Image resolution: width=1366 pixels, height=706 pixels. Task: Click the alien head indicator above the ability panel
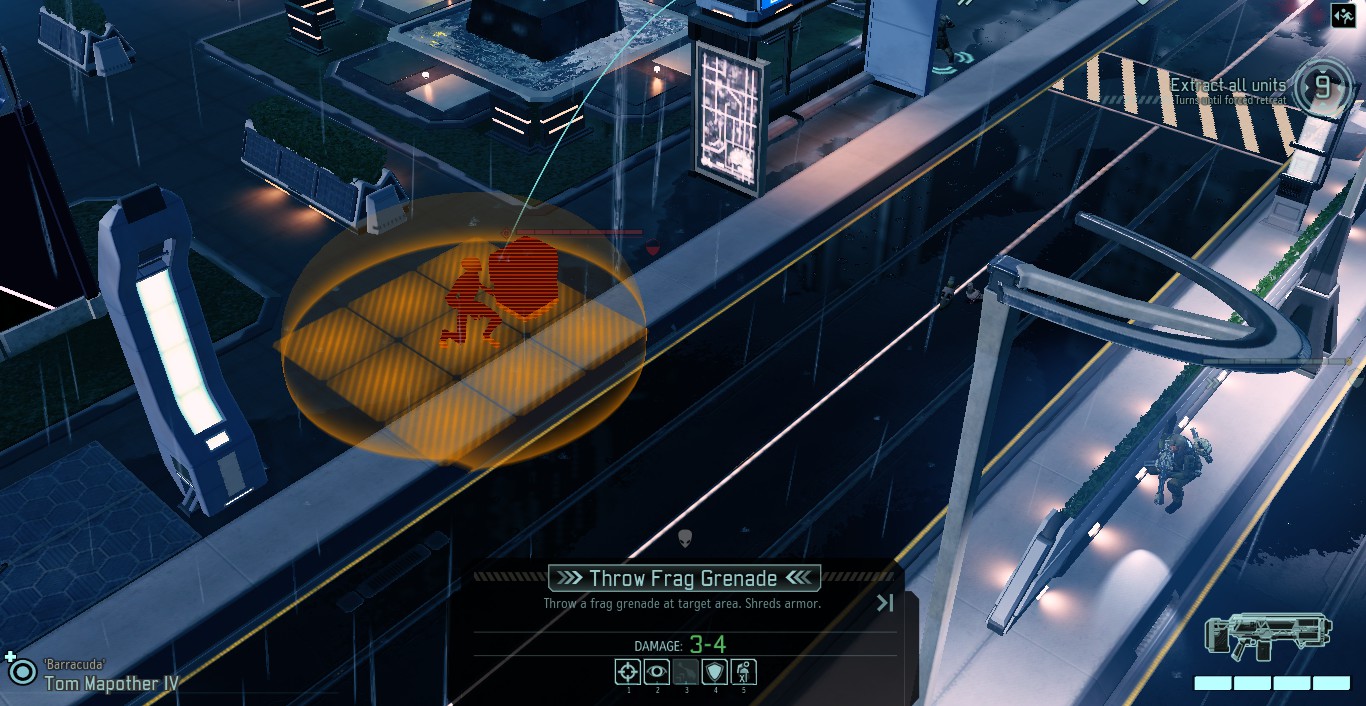[685, 539]
